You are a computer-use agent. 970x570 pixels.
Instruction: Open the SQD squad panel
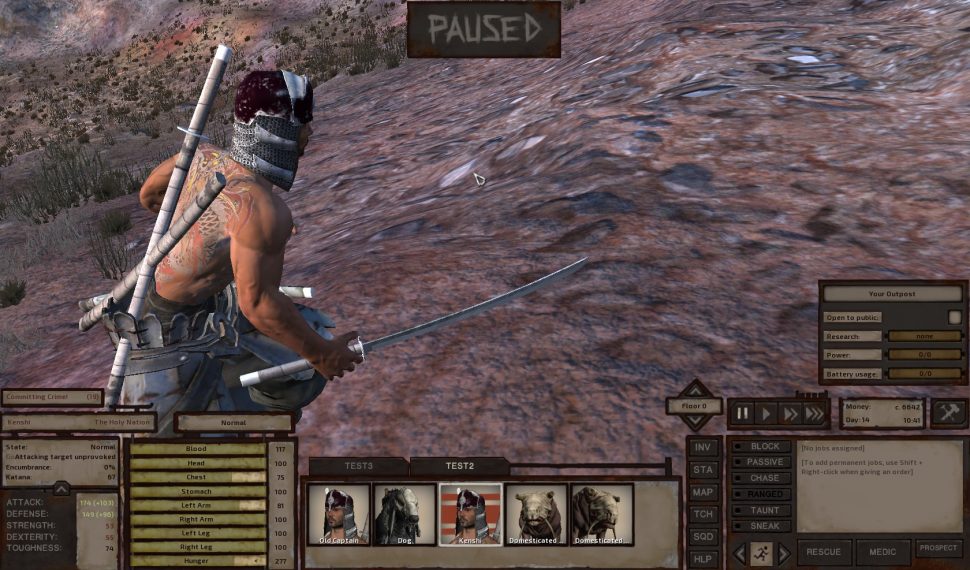pyautogui.click(x=703, y=536)
